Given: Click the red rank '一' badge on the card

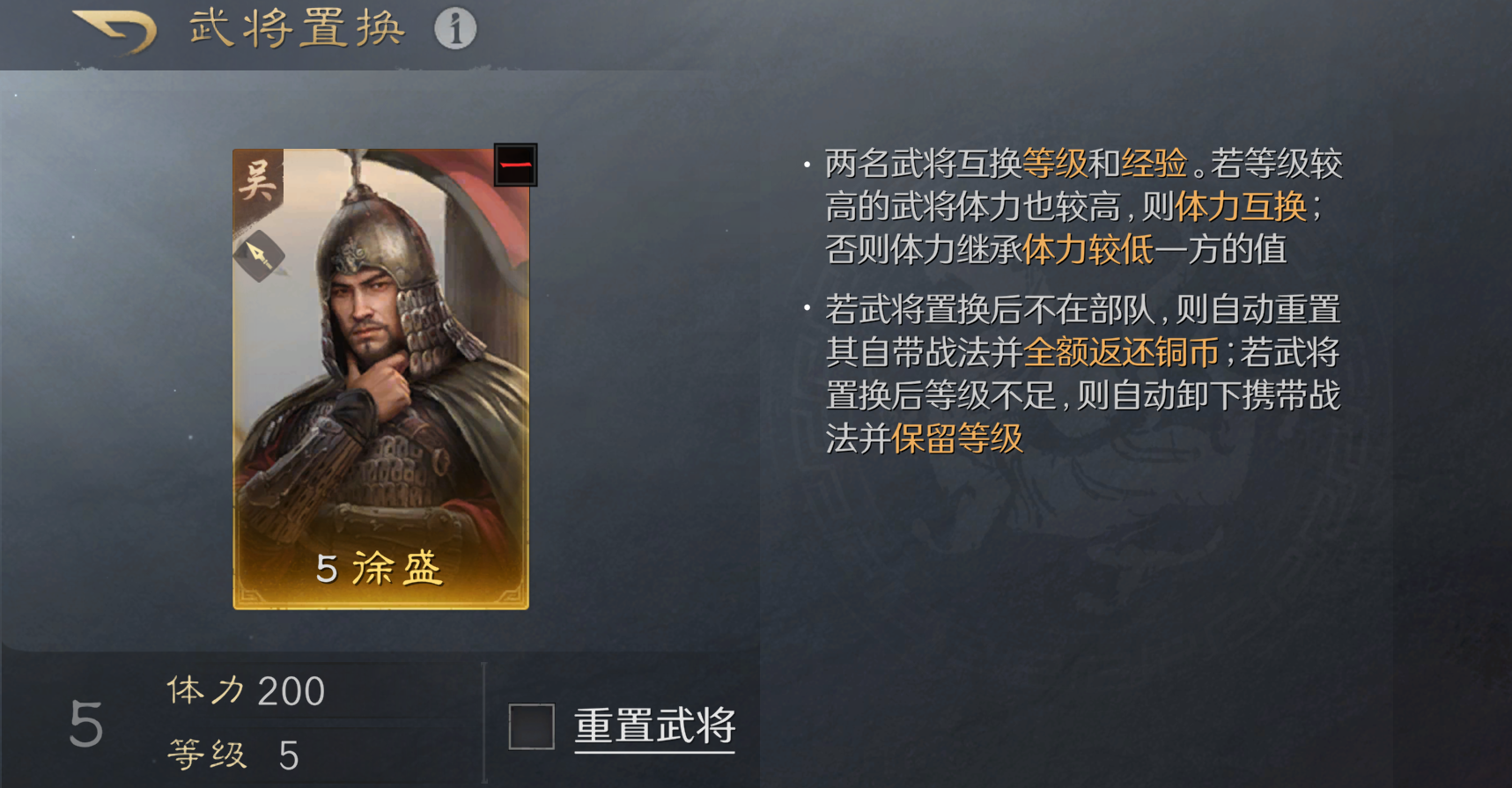Looking at the screenshot, I should pos(515,166).
